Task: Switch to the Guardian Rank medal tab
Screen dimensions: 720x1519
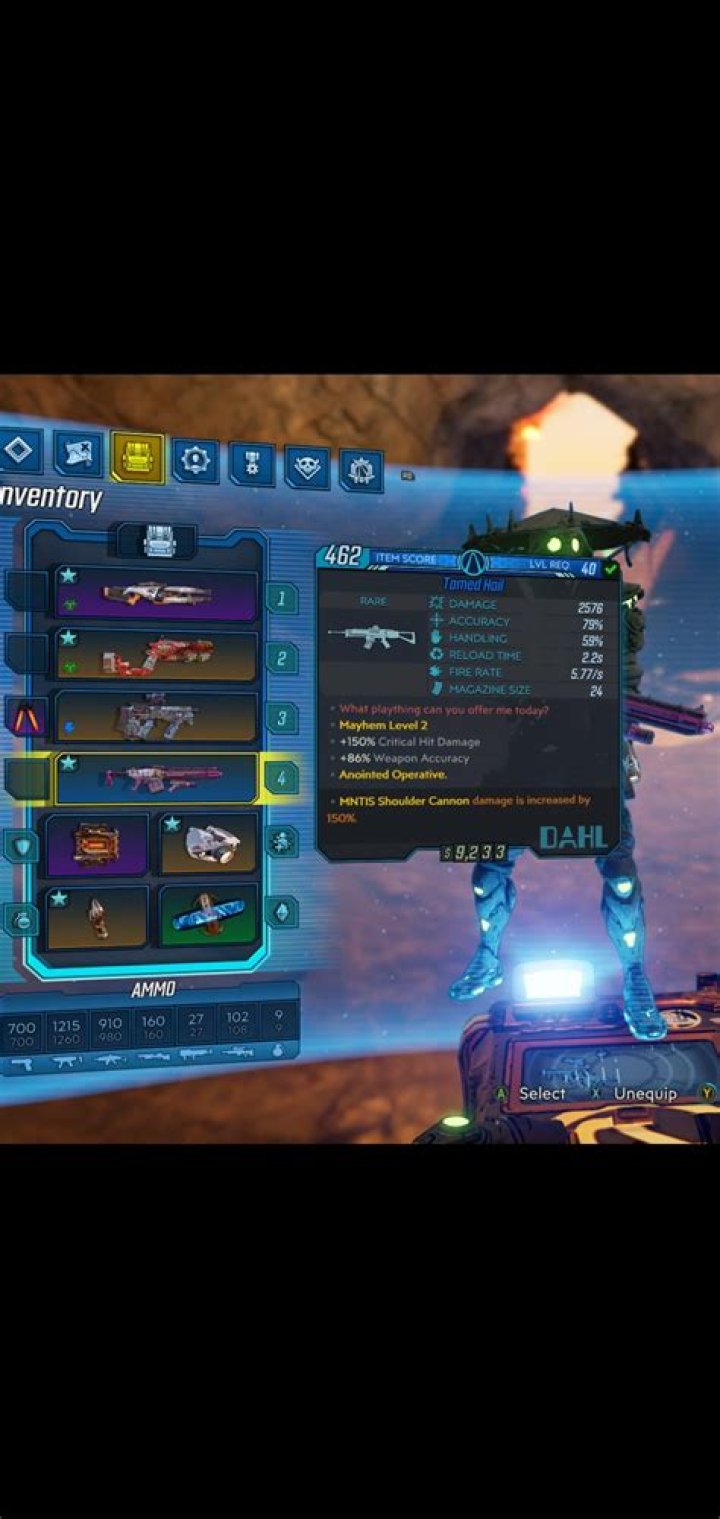Action: click(x=251, y=464)
